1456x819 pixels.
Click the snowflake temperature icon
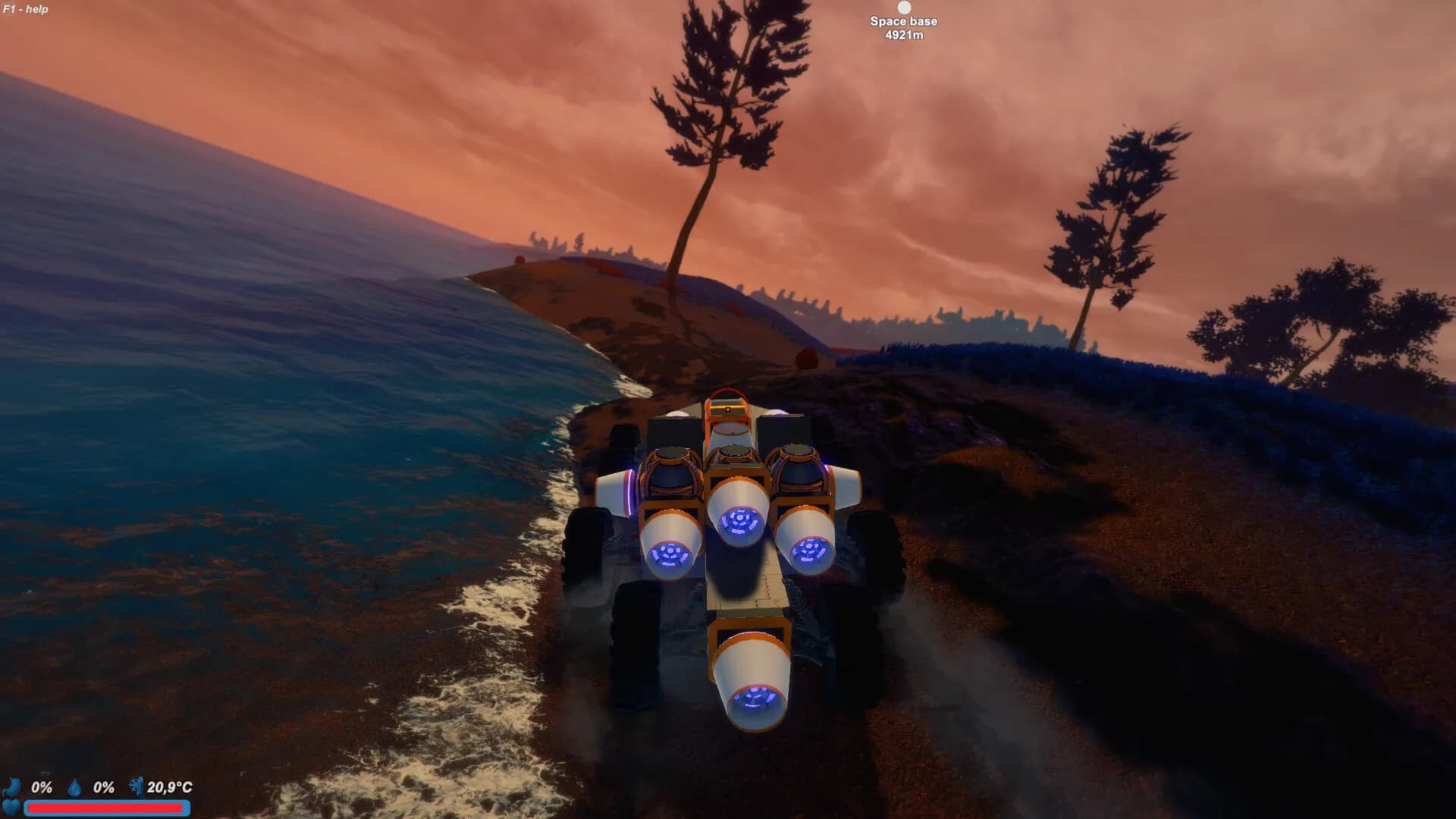point(135,786)
